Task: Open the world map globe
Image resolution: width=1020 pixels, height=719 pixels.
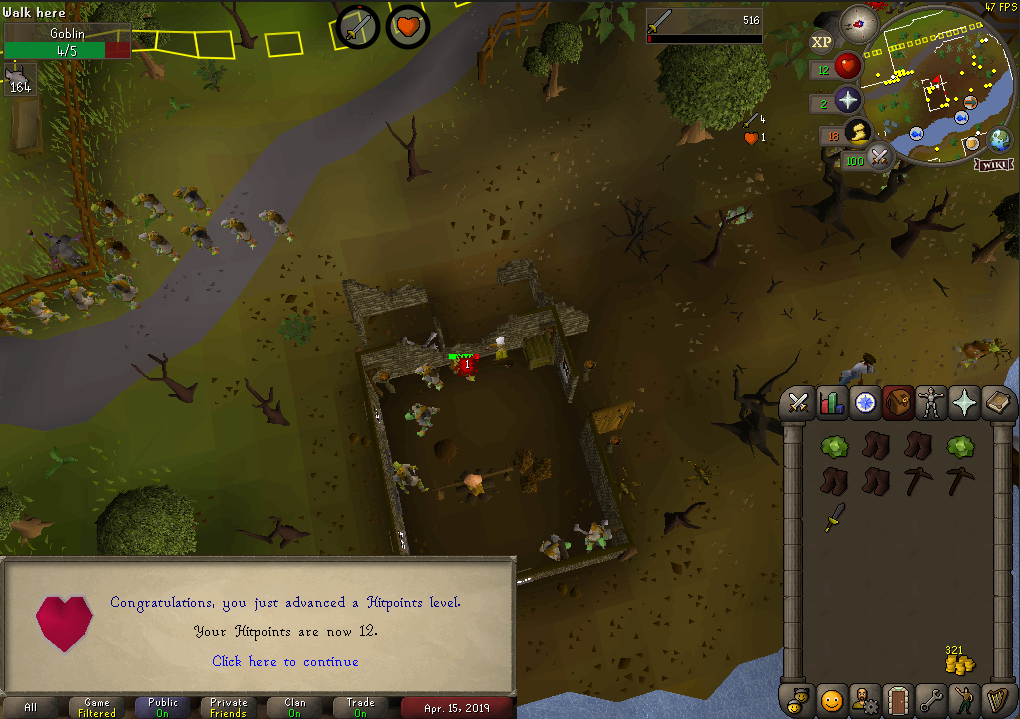Action: click(1000, 139)
